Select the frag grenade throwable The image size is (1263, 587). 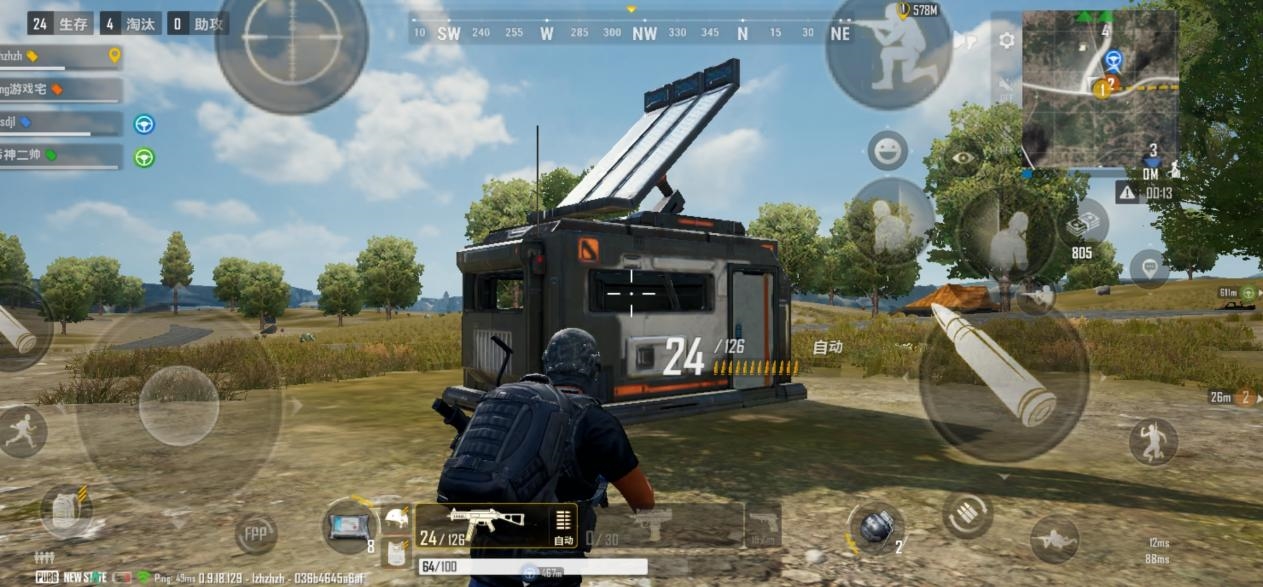tap(875, 527)
